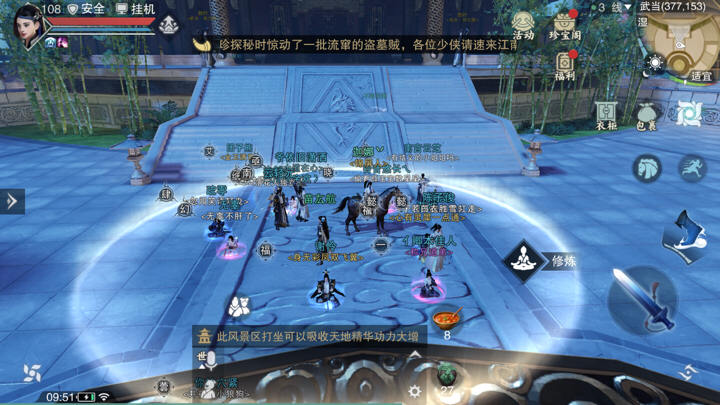Tap the world chat microphone button
The width and height of the screenshot is (720, 405).
211,360
